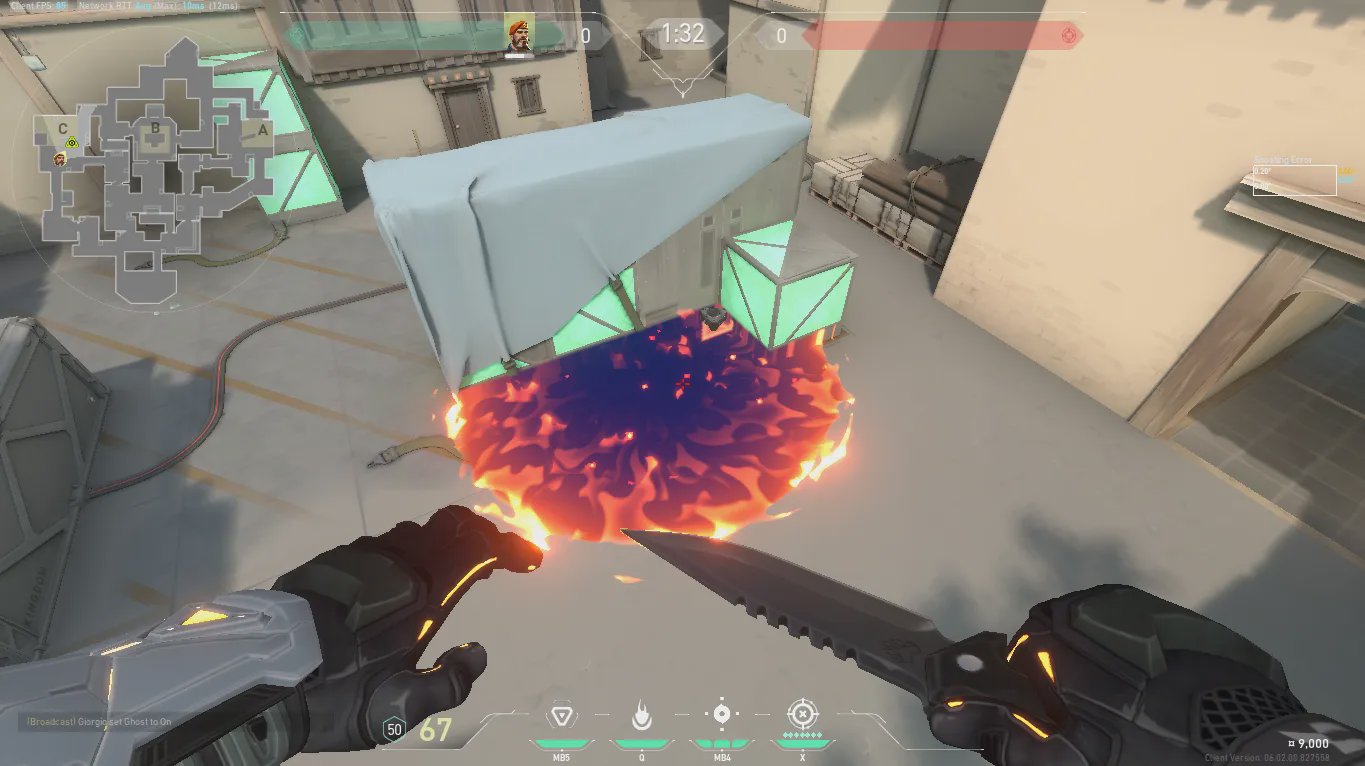This screenshot has height=766, width=1365.
Task: Use the Sky Smoke ability icon
Action: [x=721, y=715]
